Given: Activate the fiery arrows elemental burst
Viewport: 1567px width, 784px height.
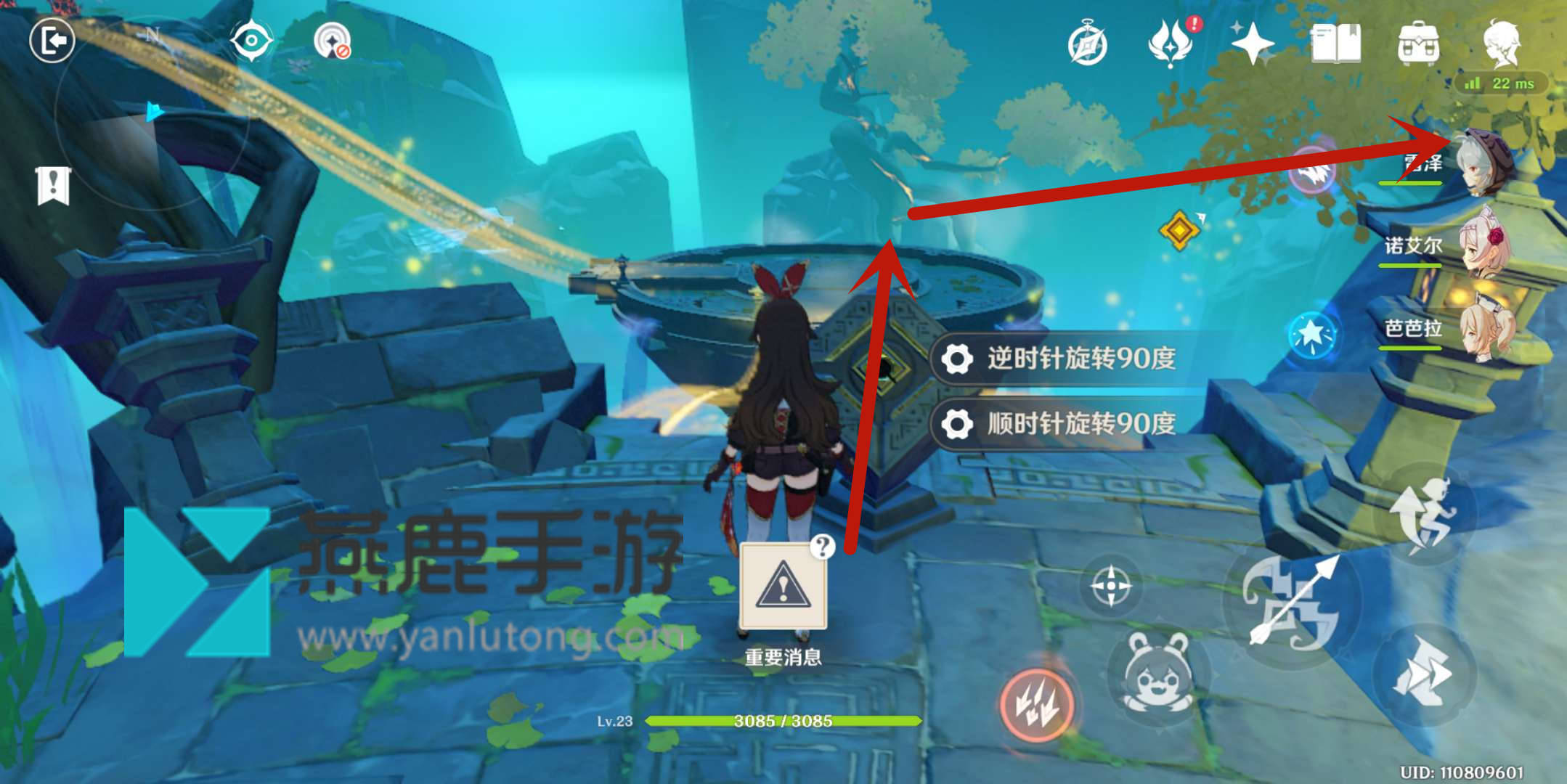Looking at the screenshot, I should [1037, 704].
